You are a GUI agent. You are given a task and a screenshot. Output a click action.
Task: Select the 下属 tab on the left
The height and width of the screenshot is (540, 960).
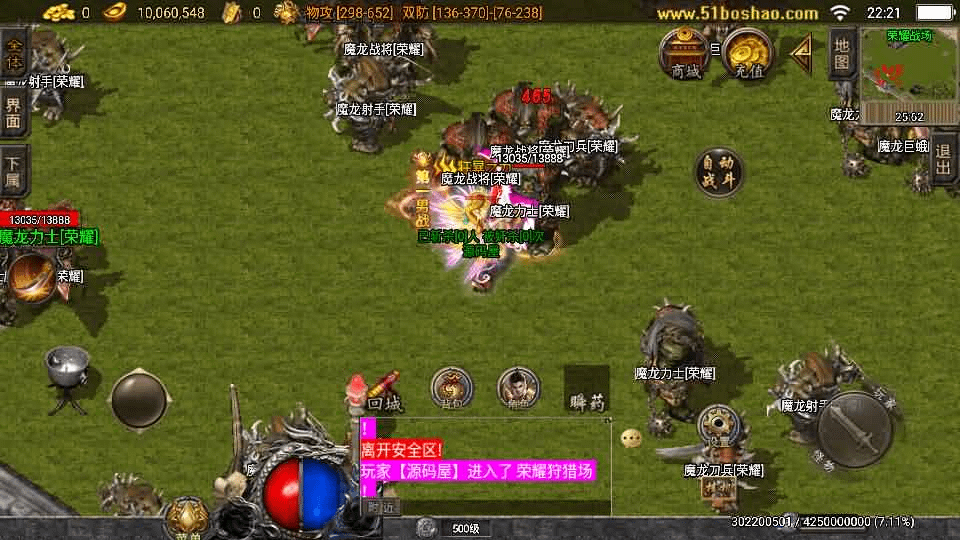pyautogui.click(x=14, y=172)
